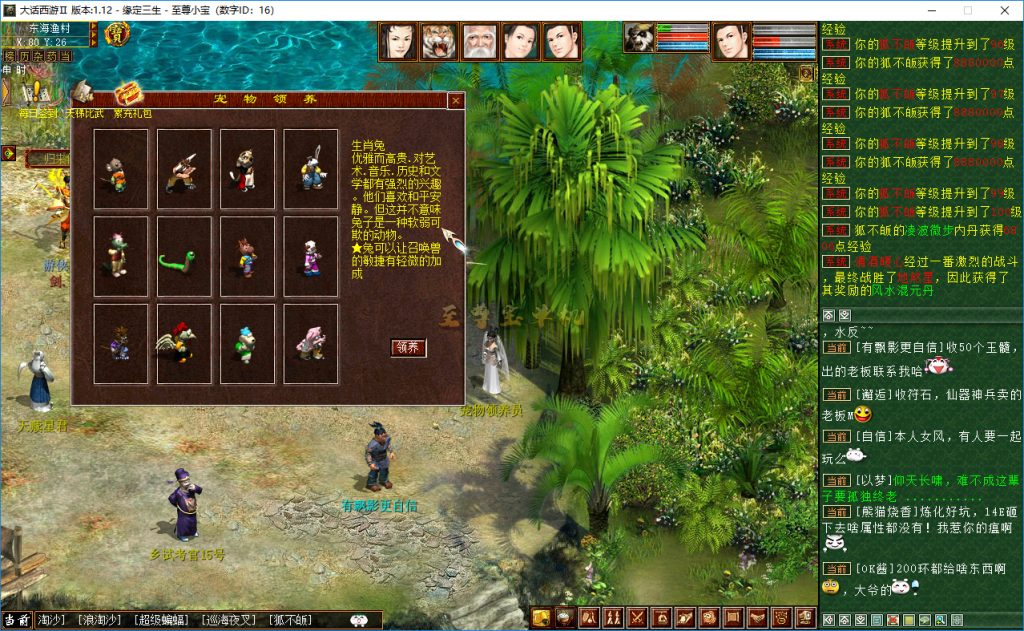Click the white-bearded elder team portrait
This screenshot has height=631, width=1024.
(480, 41)
